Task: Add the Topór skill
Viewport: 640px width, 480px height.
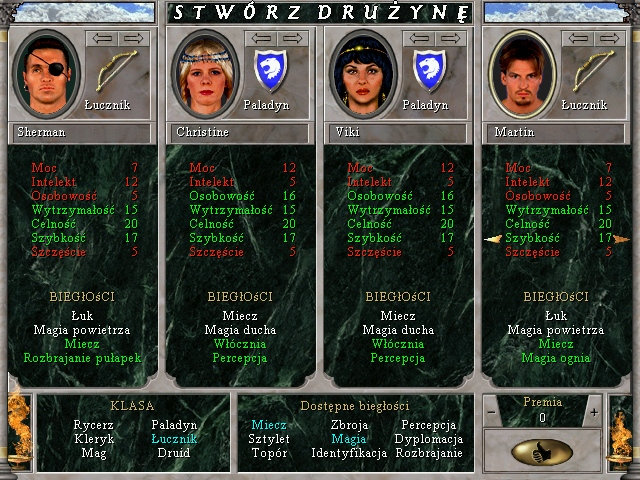Action: 269,453
